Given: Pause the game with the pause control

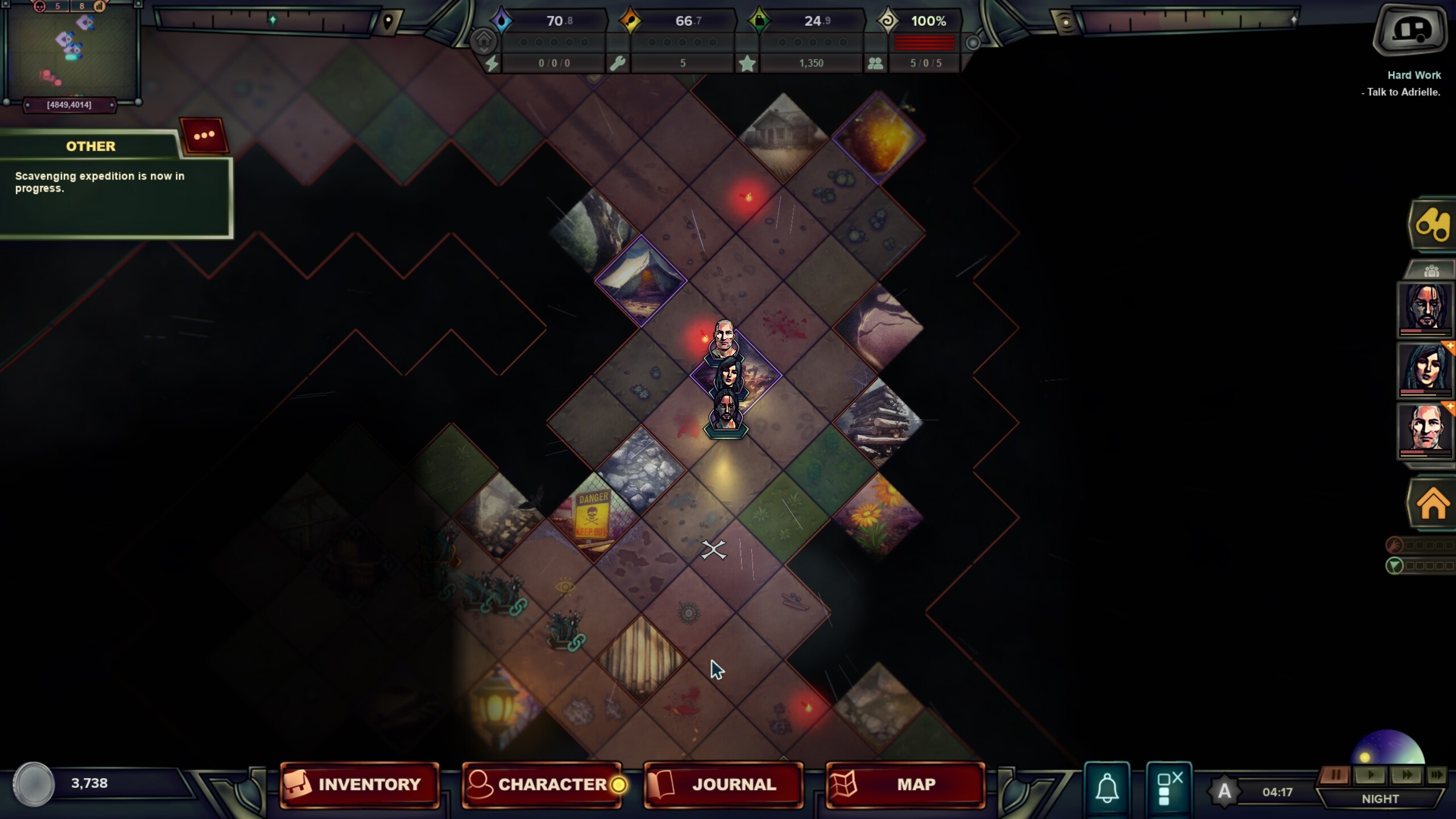Looking at the screenshot, I should [1337, 773].
